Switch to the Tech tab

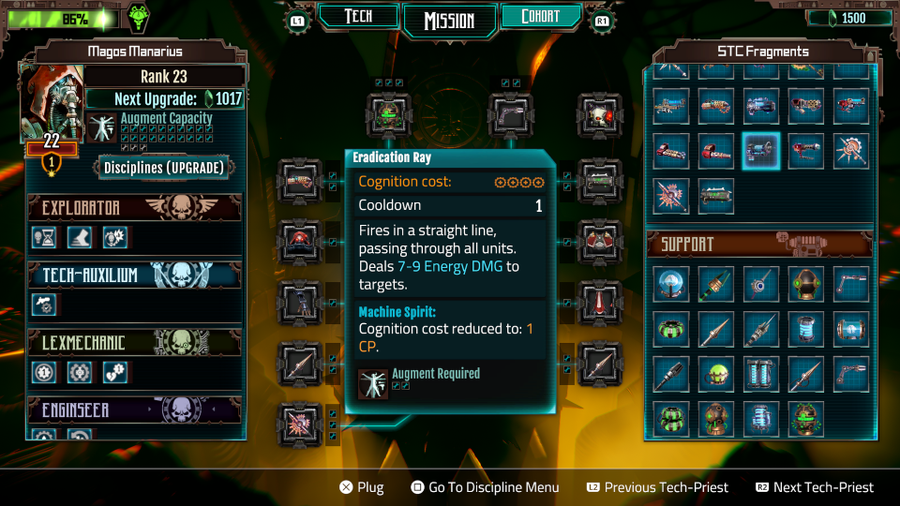pos(358,17)
